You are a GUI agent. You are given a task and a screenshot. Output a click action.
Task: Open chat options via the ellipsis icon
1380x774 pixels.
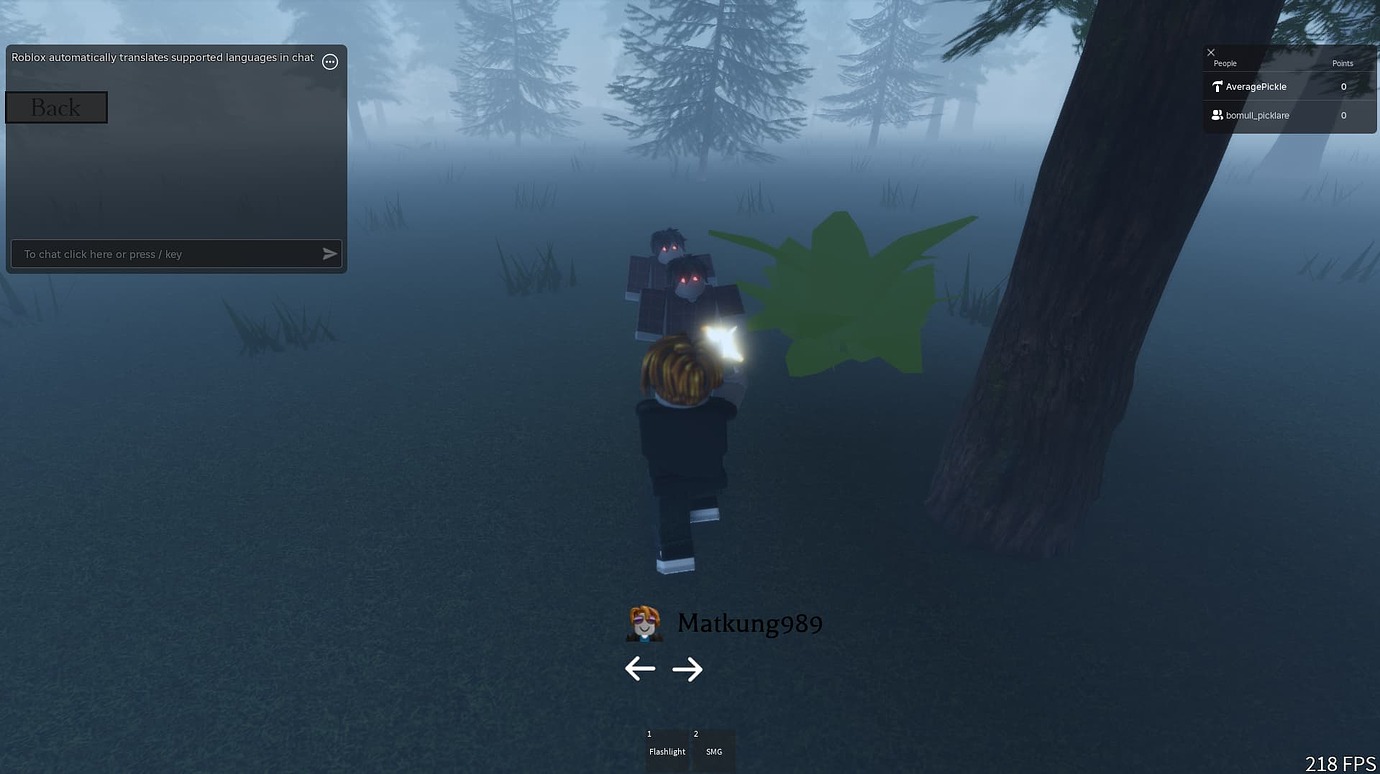point(330,61)
